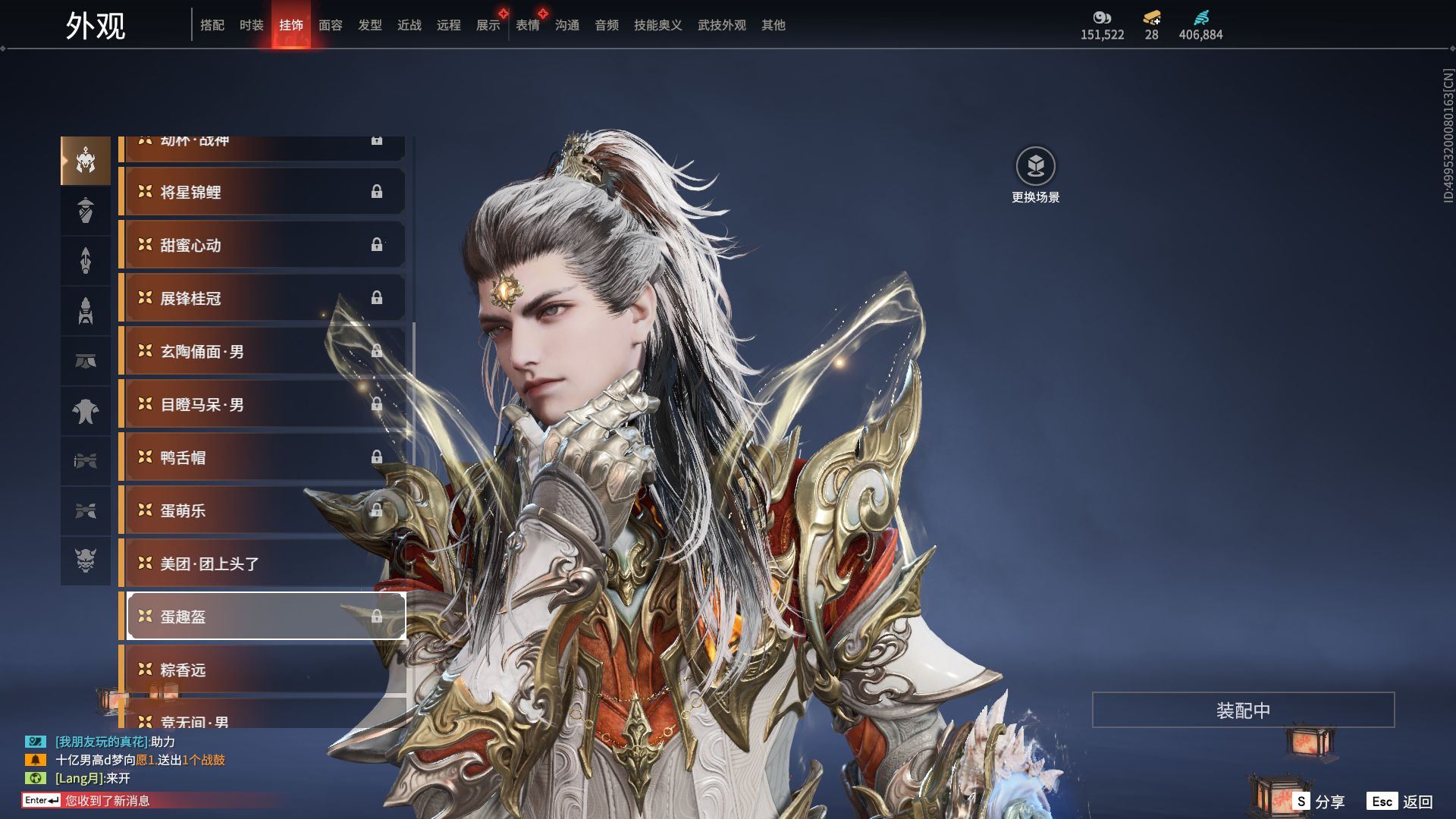The image size is (1456, 819).
Task: Select the 鸭舌帽 item row
Action: click(262, 457)
